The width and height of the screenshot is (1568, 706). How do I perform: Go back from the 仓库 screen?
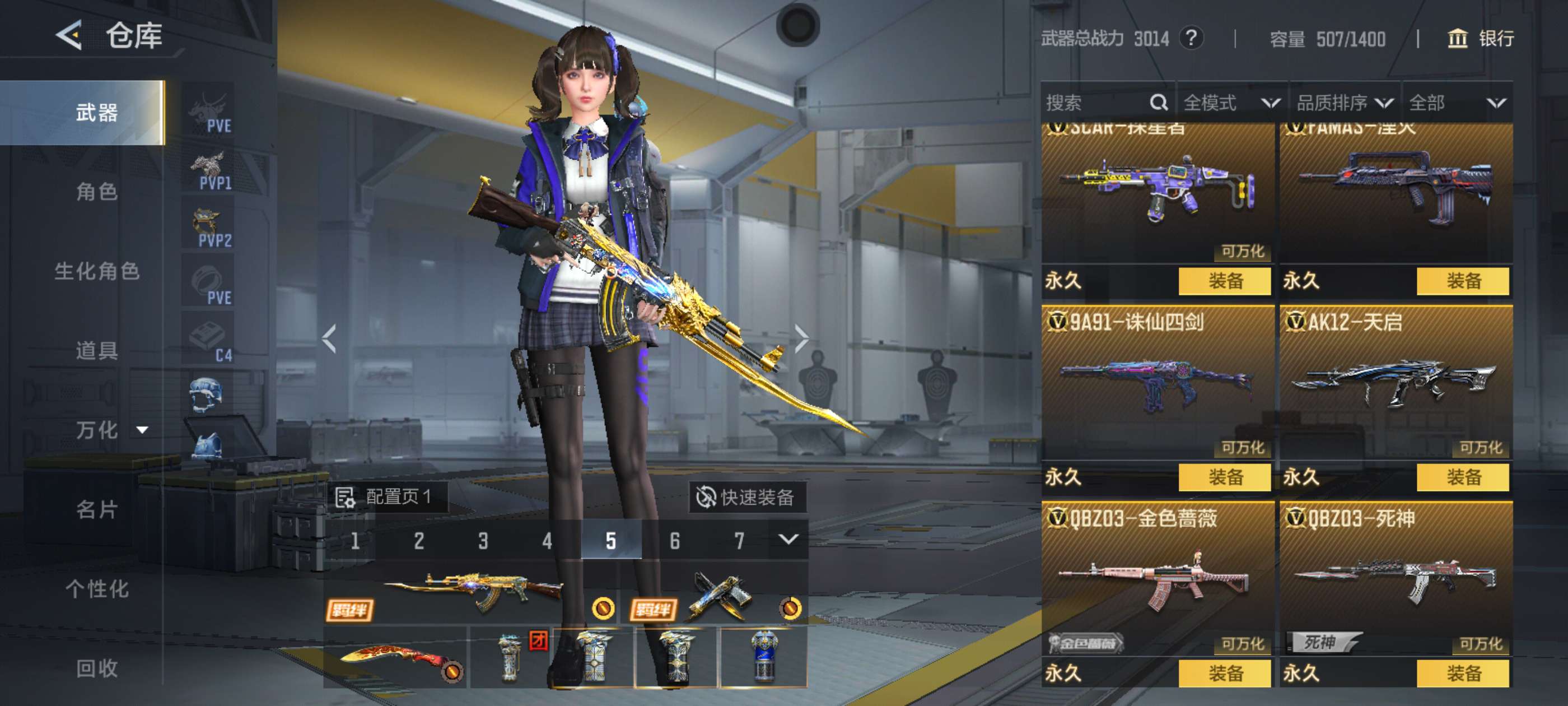coord(69,35)
